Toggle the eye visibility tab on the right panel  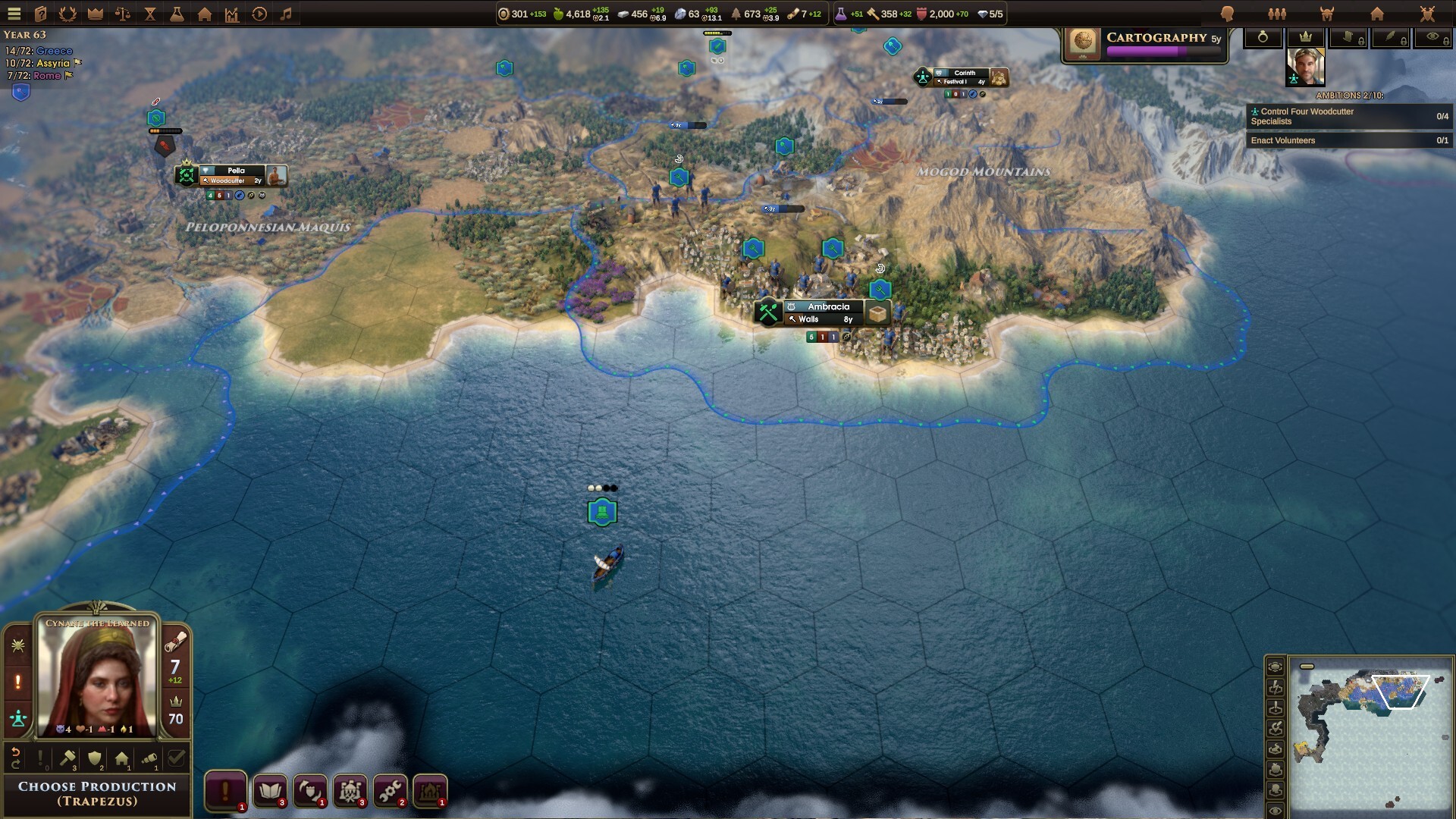pyautogui.click(x=1435, y=38)
